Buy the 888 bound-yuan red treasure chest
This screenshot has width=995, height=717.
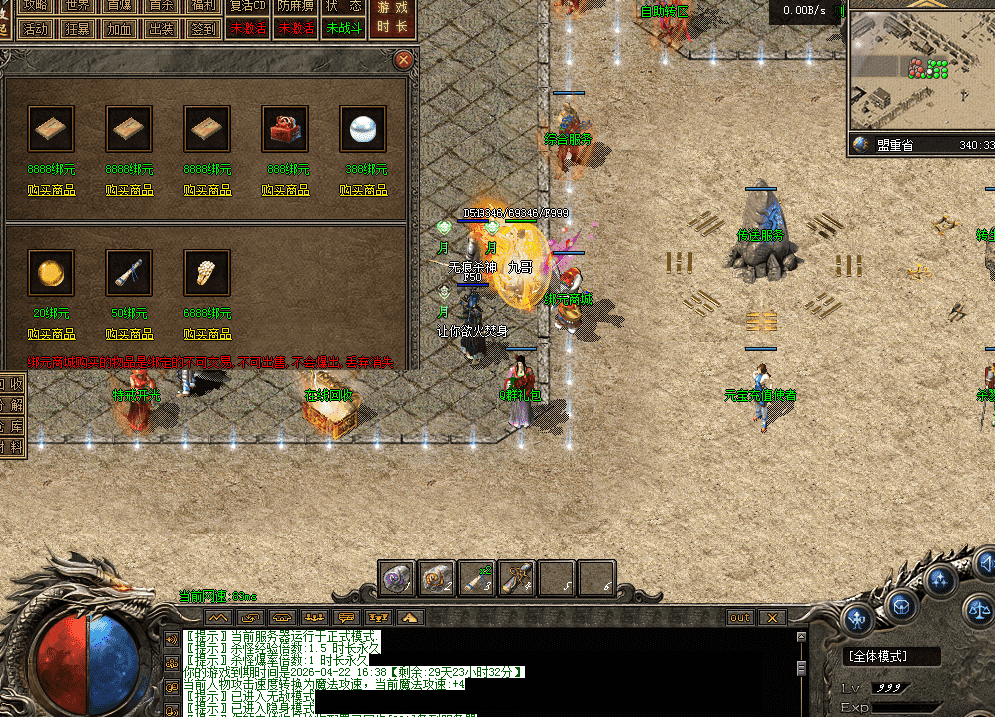point(285,190)
